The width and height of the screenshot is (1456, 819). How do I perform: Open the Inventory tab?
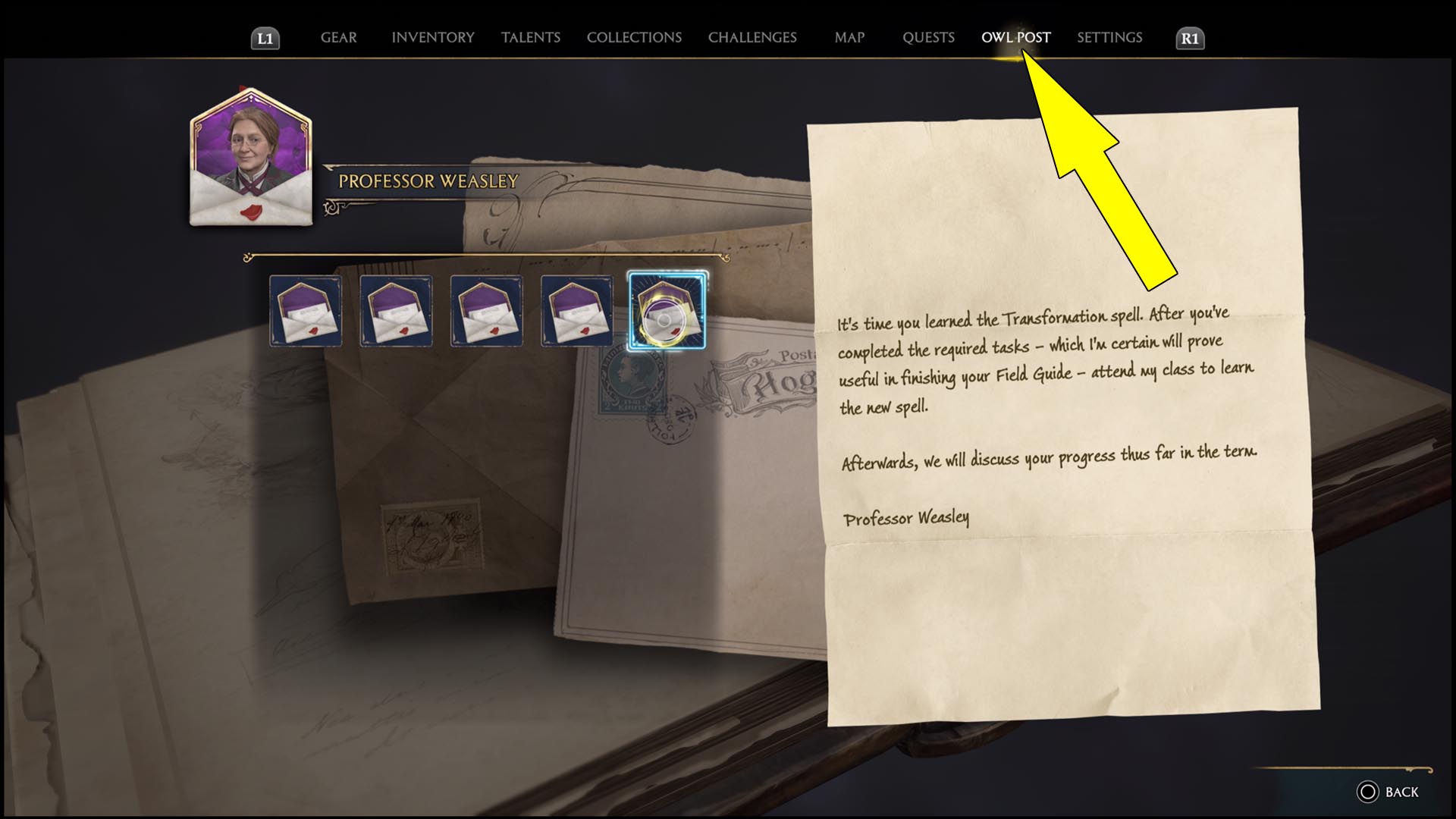click(432, 37)
